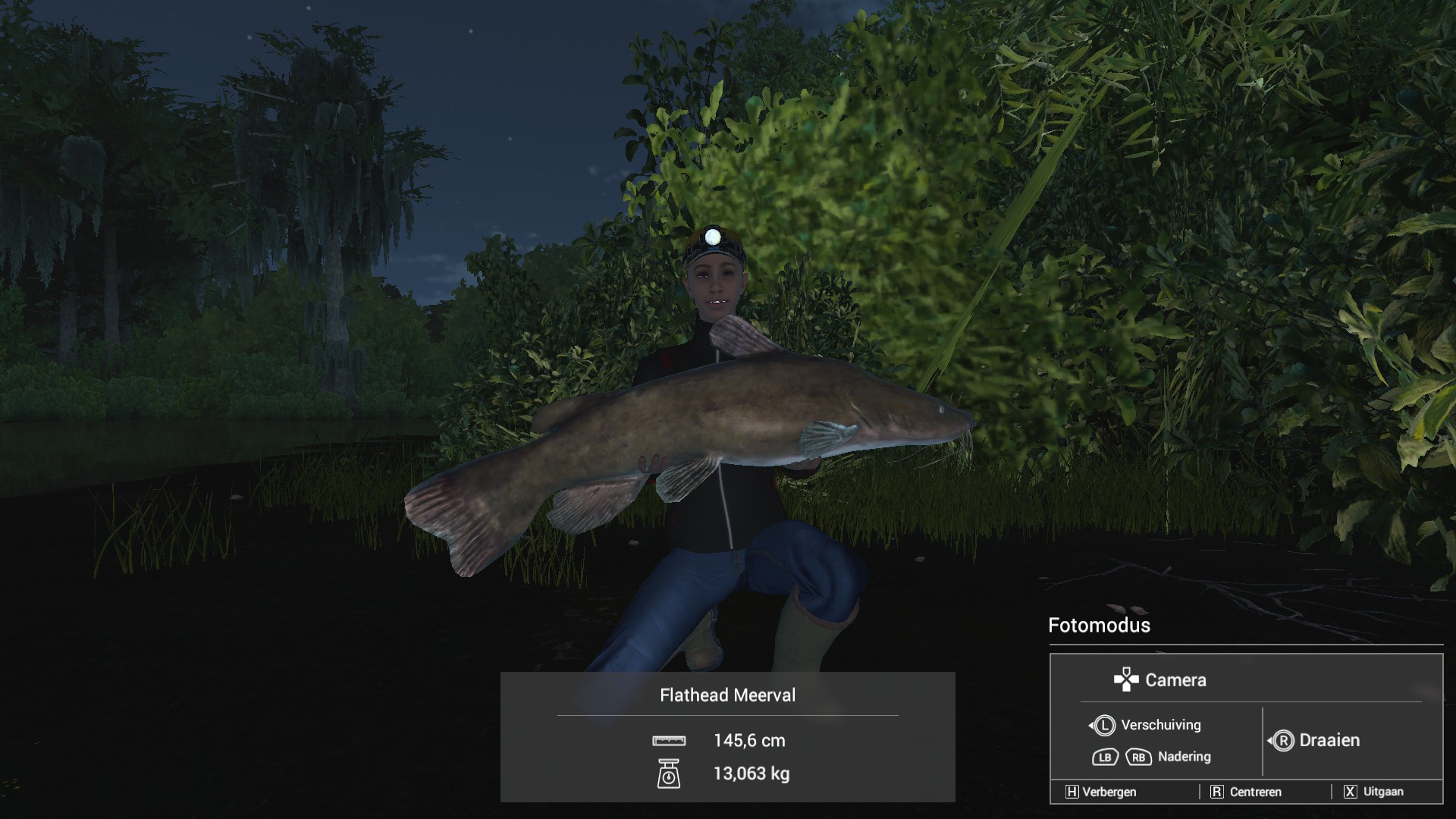Image resolution: width=1456 pixels, height=819 pixels.
Task: Exit photo mode via Uitgaan
Action: click(x=1373, y=792)
